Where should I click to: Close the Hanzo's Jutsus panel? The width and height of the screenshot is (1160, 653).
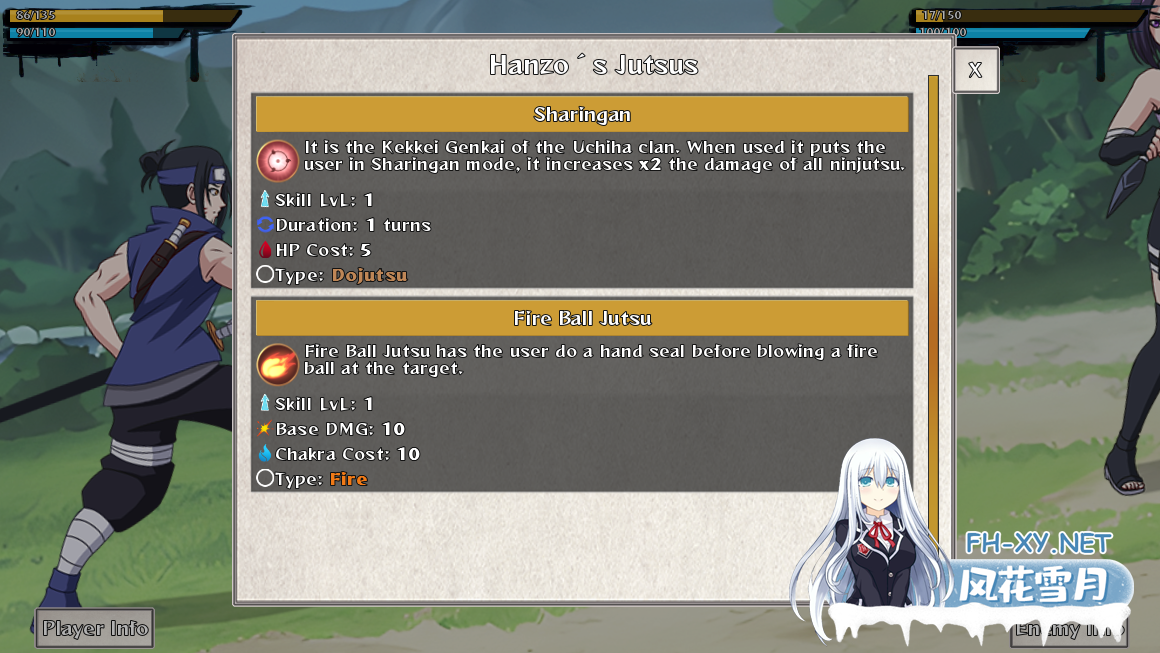point(975,70)
